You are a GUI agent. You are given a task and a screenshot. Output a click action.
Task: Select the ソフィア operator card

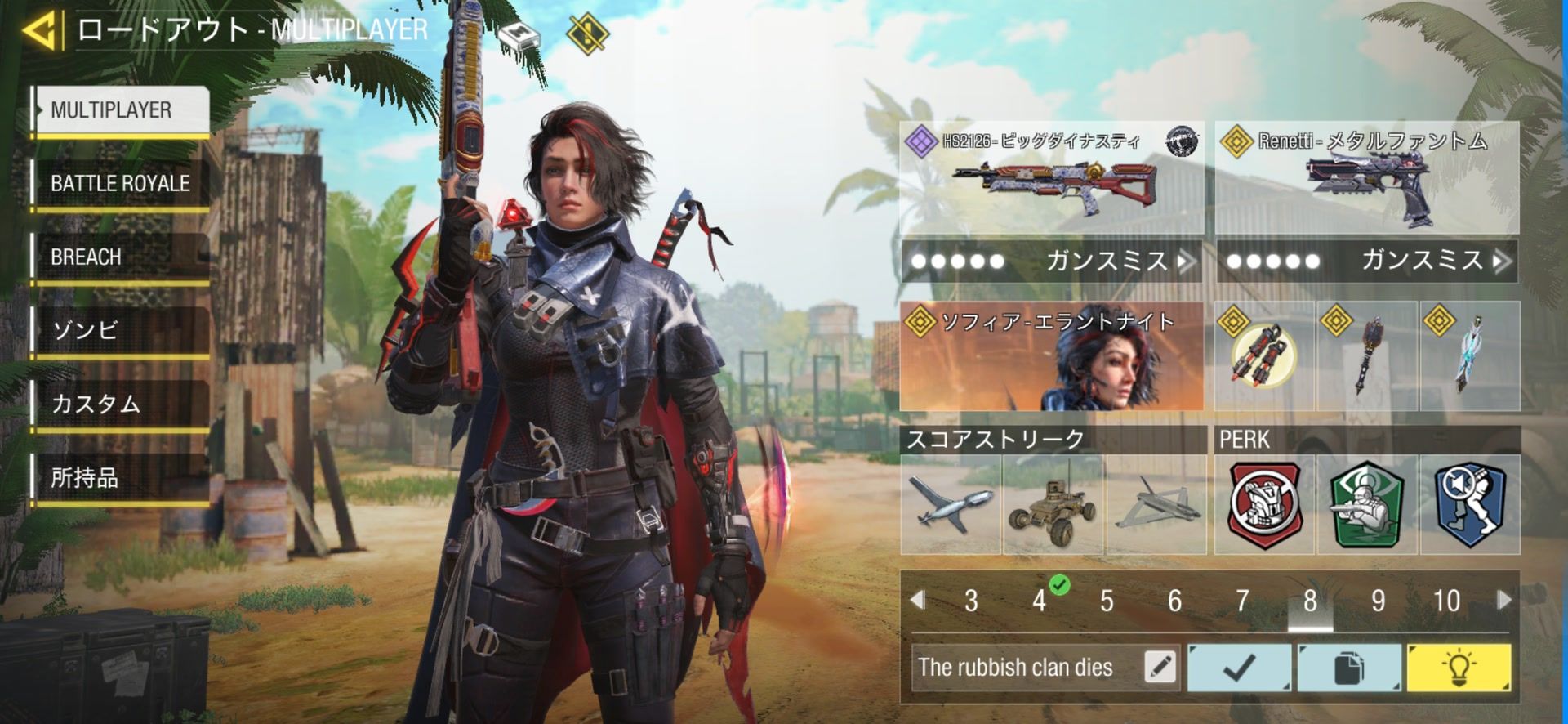click(x=1051, y=356)
